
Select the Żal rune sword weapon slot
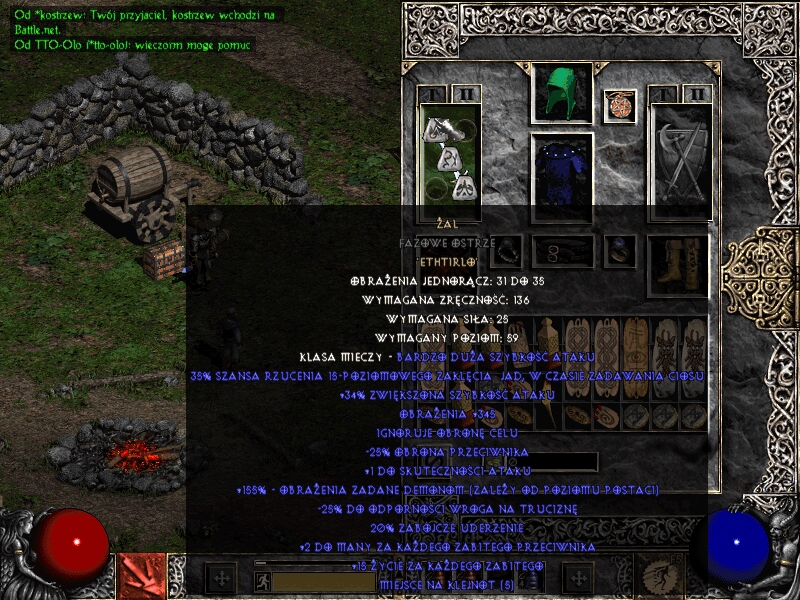click(x=450, y=158)
